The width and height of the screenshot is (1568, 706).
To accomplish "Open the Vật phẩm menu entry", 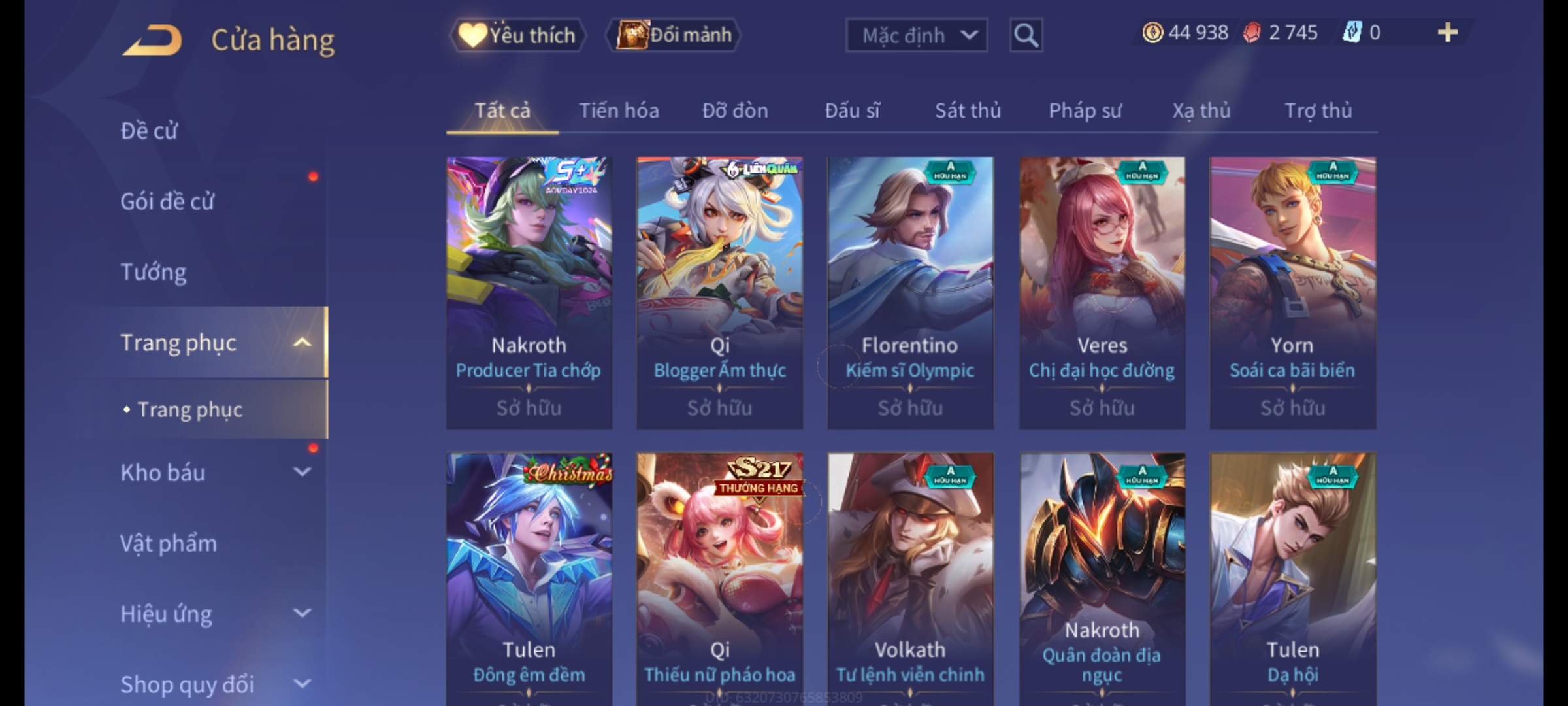I will click(x=169, y=543).
